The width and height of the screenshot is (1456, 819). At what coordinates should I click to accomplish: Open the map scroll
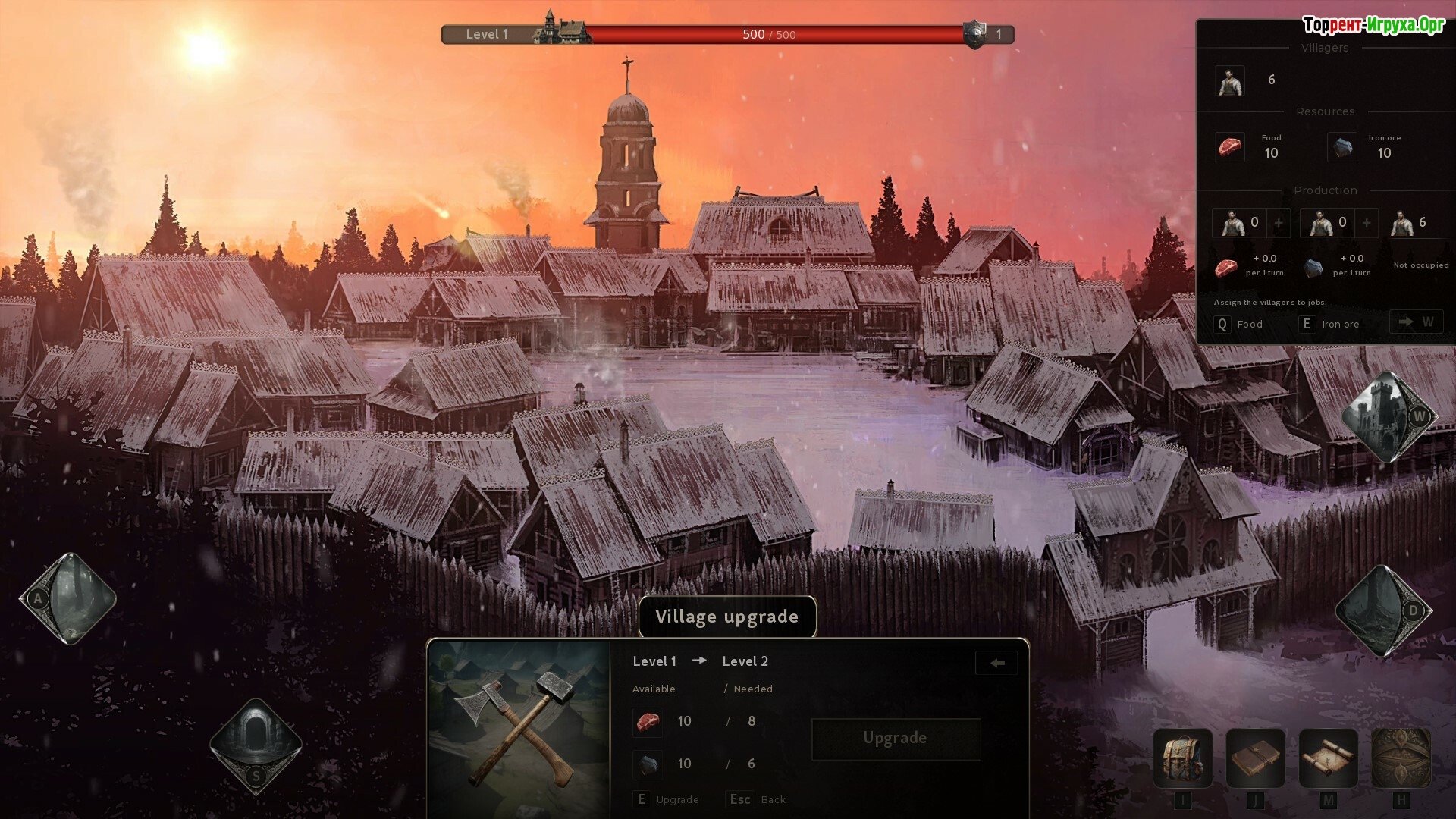pos(1328,758)
